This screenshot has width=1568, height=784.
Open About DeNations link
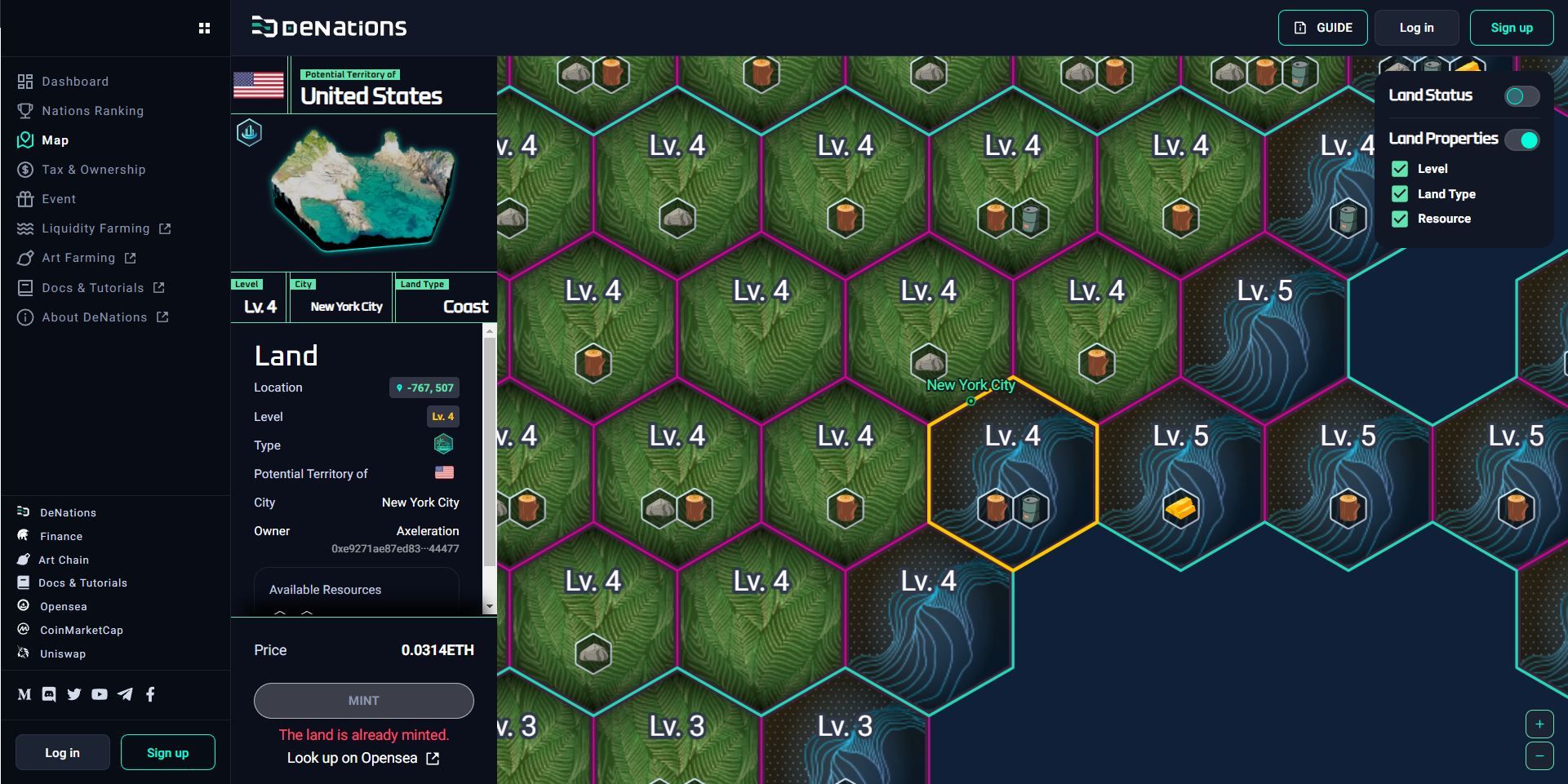pyautogui.click(x=94, y=317)
